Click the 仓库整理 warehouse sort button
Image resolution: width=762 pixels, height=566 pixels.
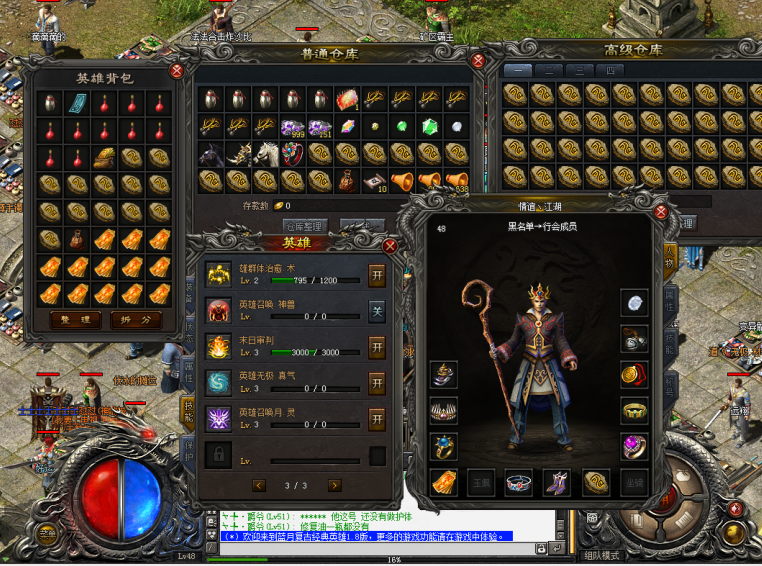point(306,226)
